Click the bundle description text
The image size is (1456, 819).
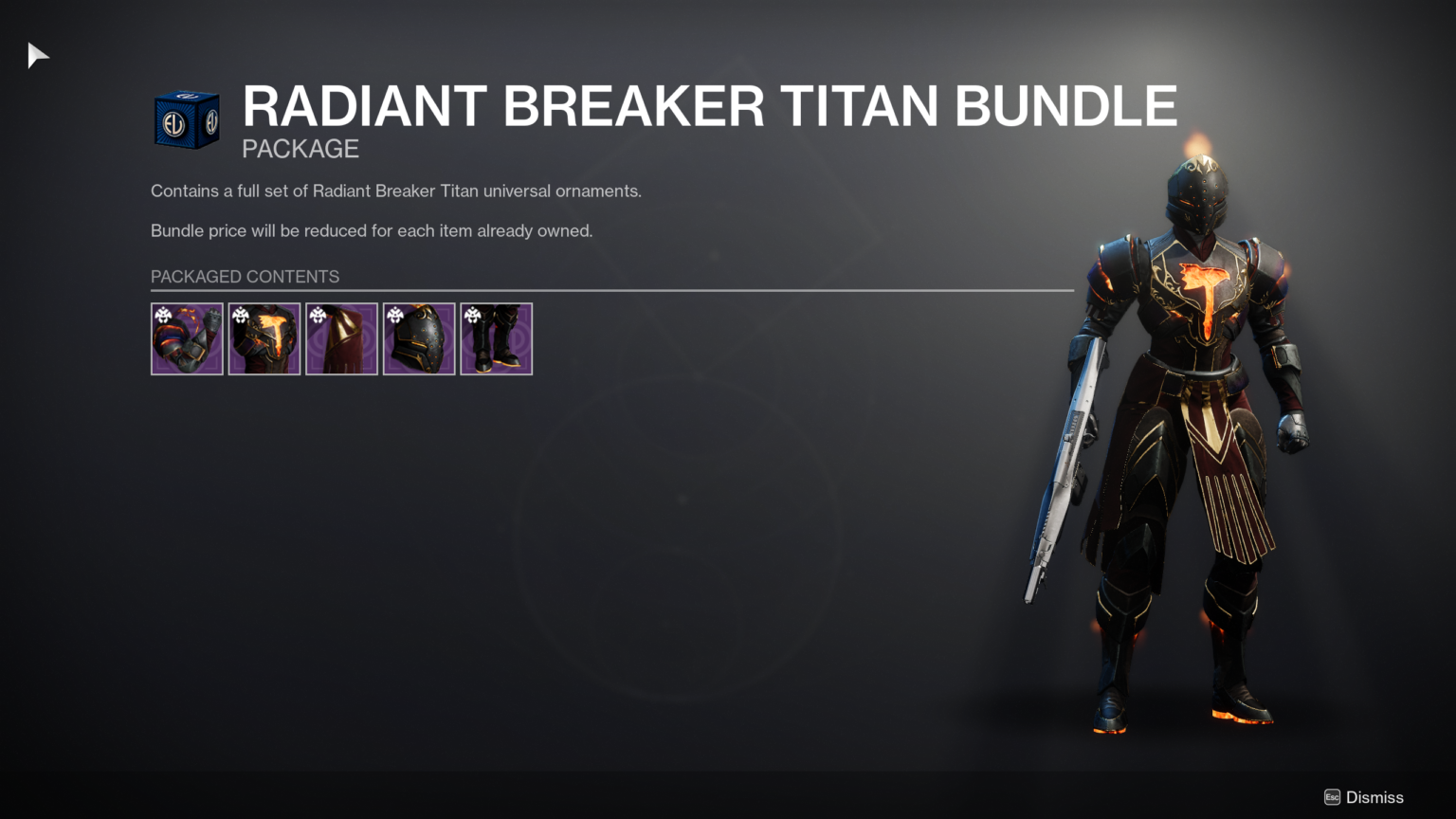pos(395,191)
